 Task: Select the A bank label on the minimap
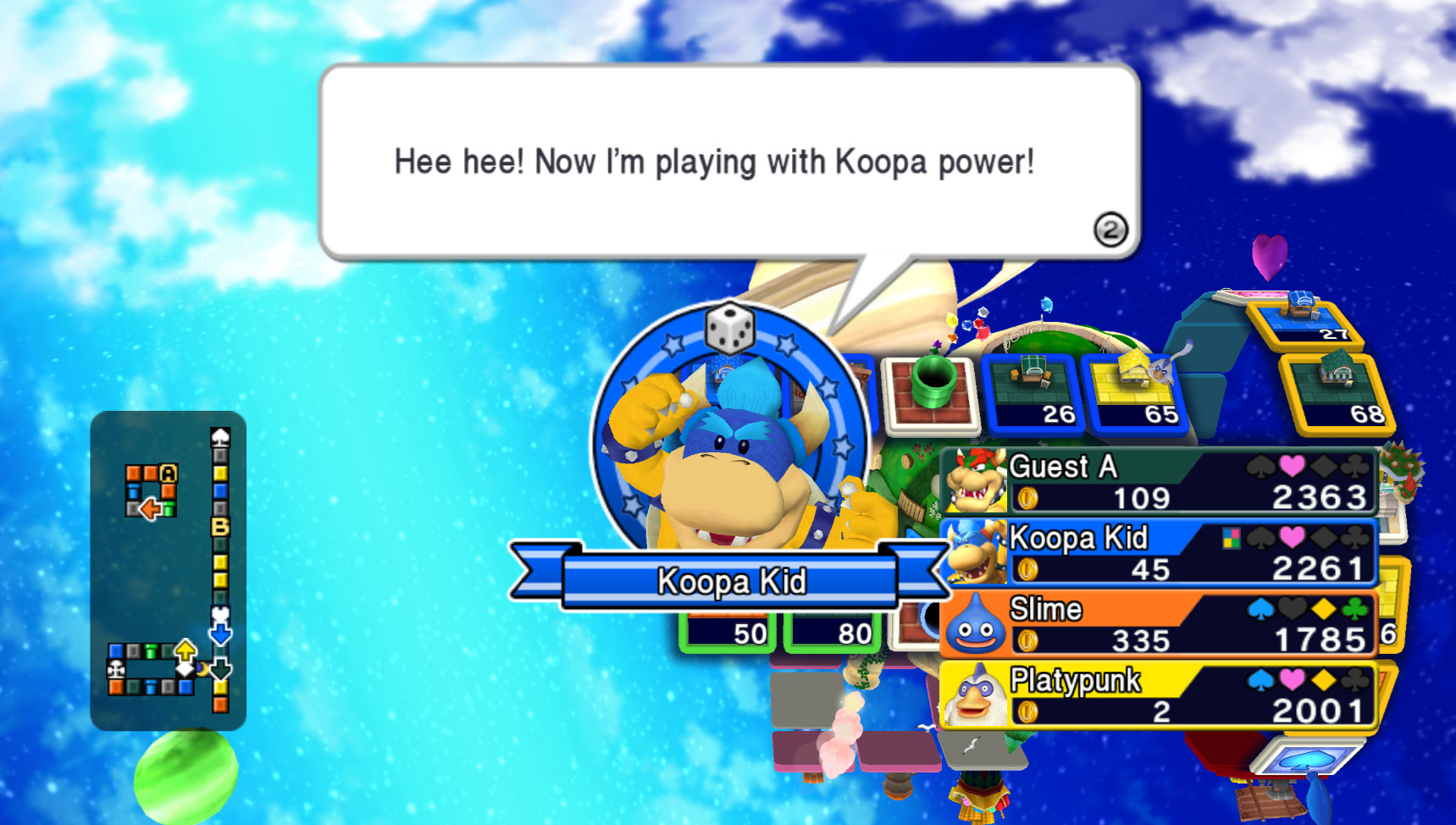click(x=168, y=473)
